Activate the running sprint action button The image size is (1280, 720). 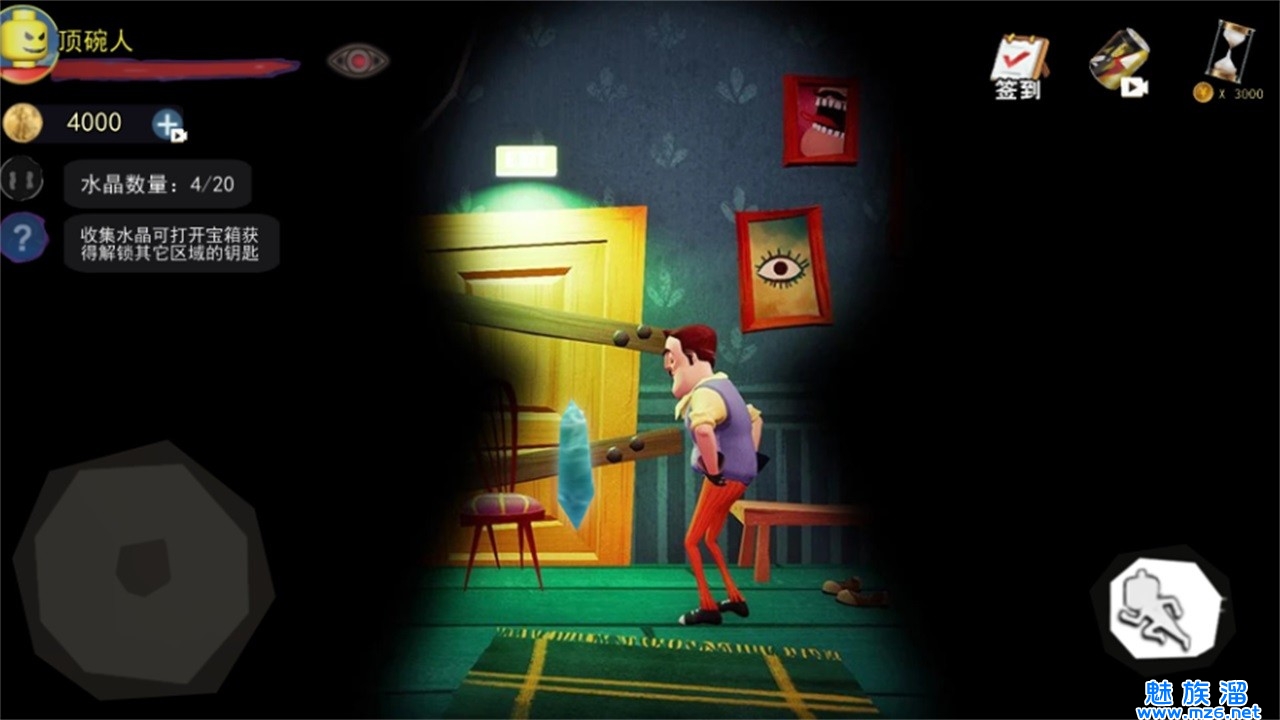[x=1164, y=607]
